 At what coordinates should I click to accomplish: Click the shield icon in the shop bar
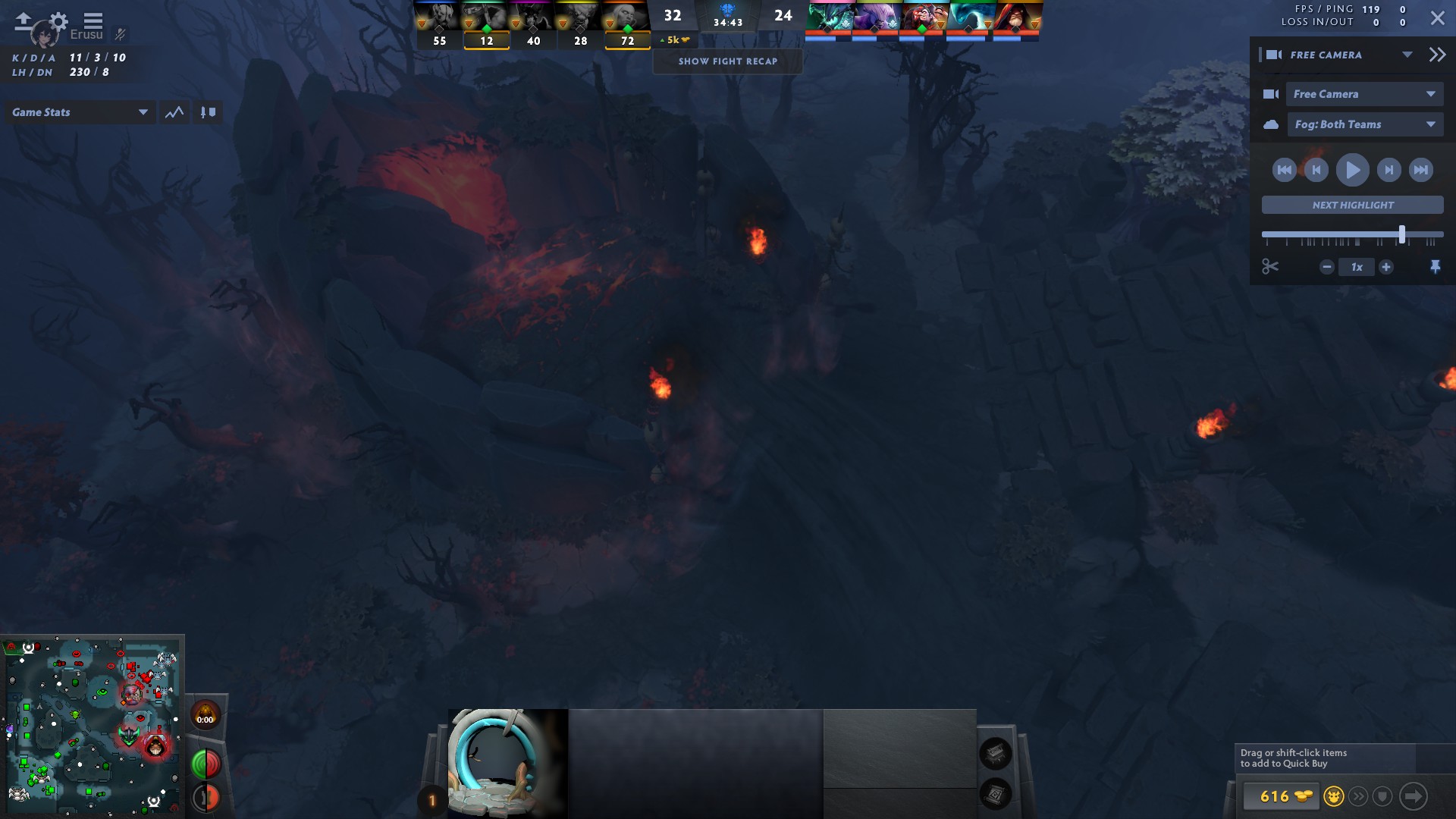(1383, 797)
